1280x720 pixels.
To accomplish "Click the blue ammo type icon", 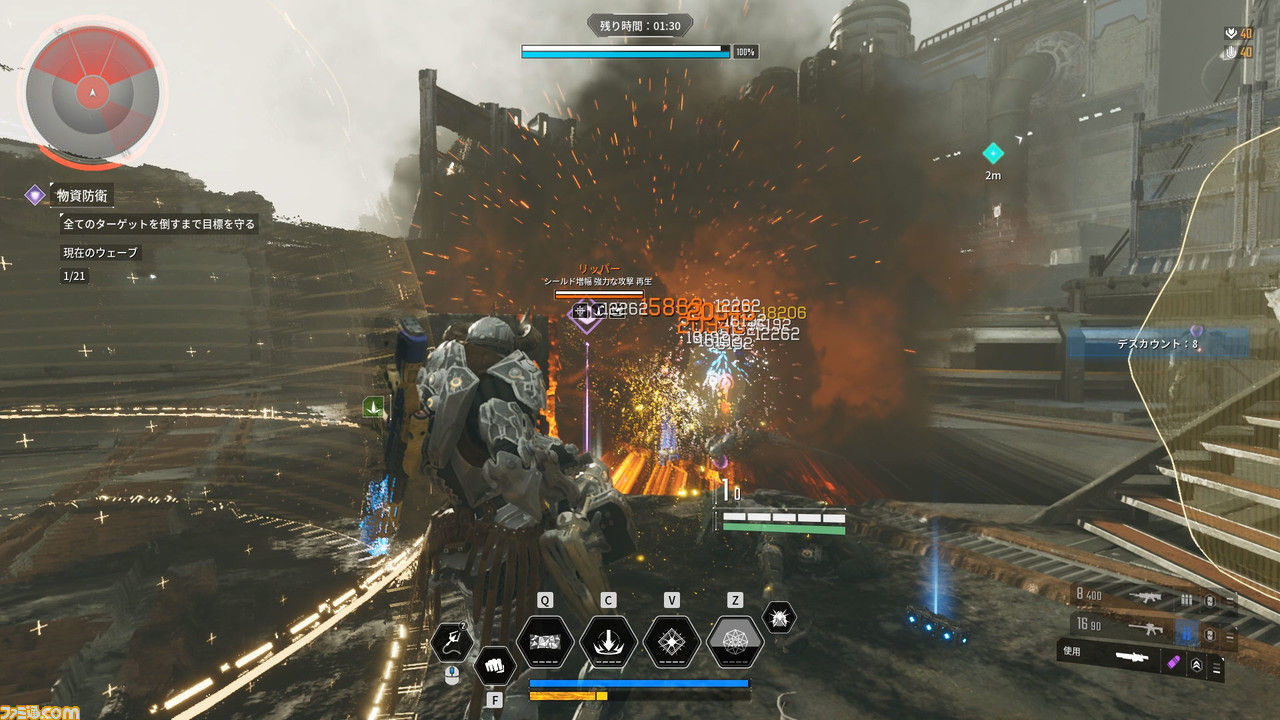I will pyautogui.click(x=1187, y=631).
